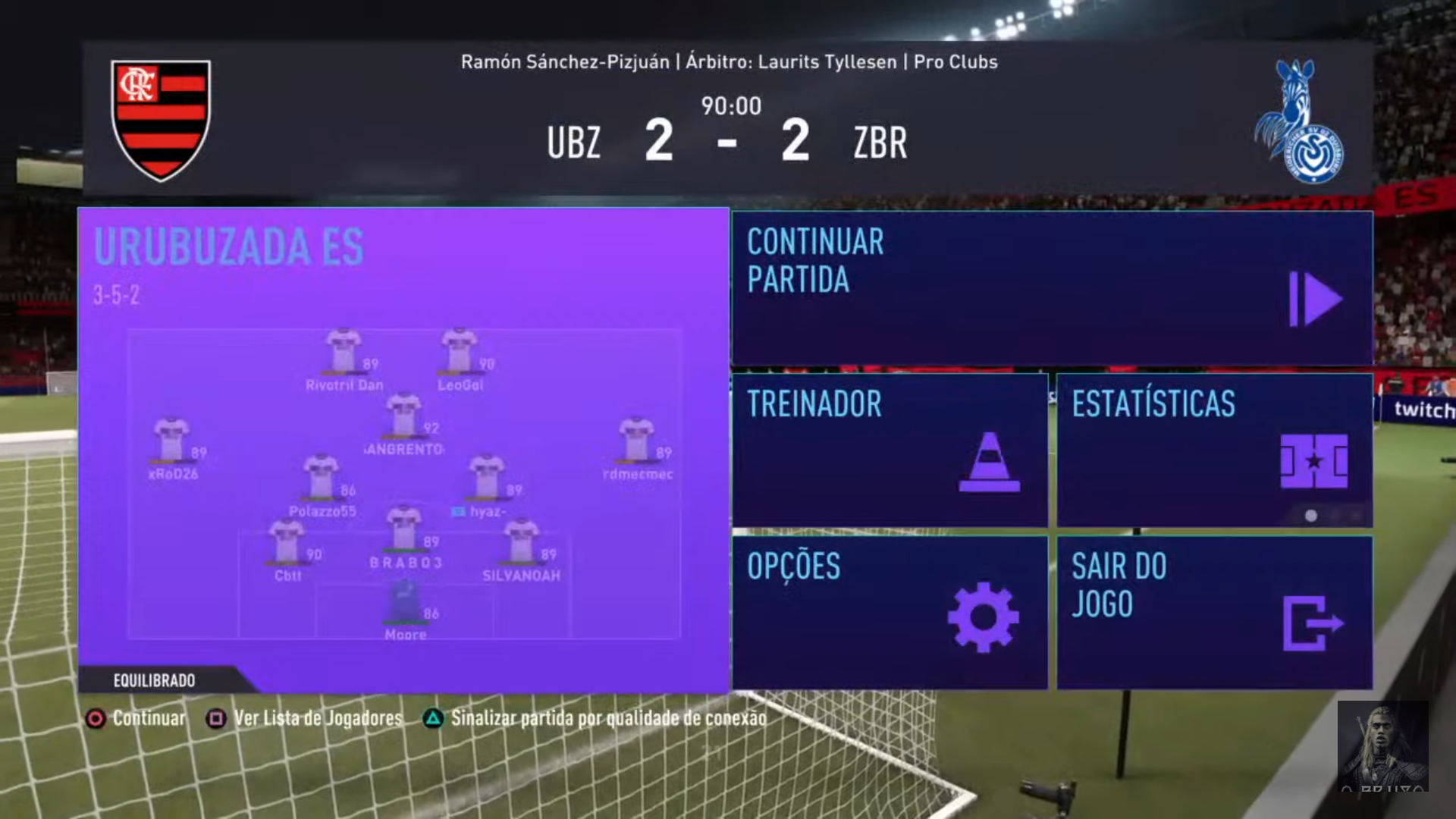Open the Estatísticas panel
Image resolution: width=1456 pixels, height=819 pixels.
coord(1214,450)
